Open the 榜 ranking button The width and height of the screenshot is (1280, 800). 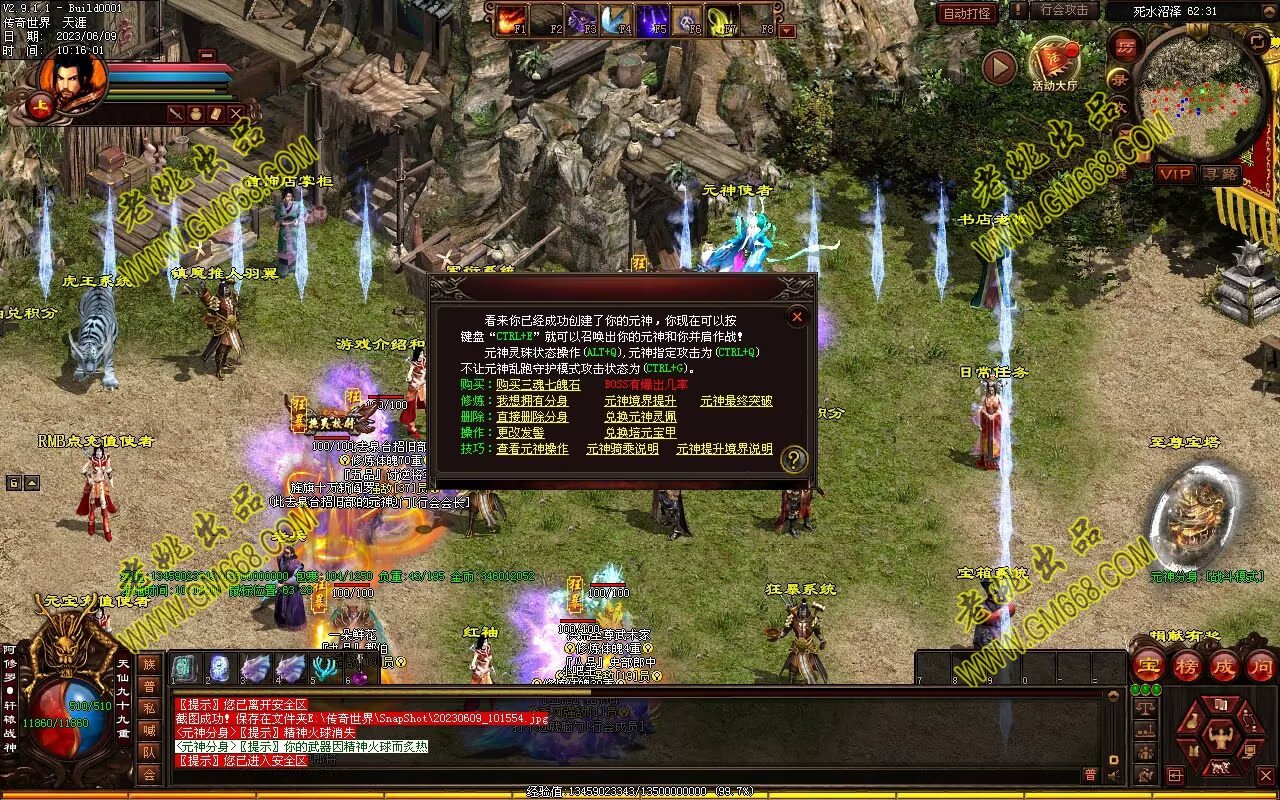1187,666
